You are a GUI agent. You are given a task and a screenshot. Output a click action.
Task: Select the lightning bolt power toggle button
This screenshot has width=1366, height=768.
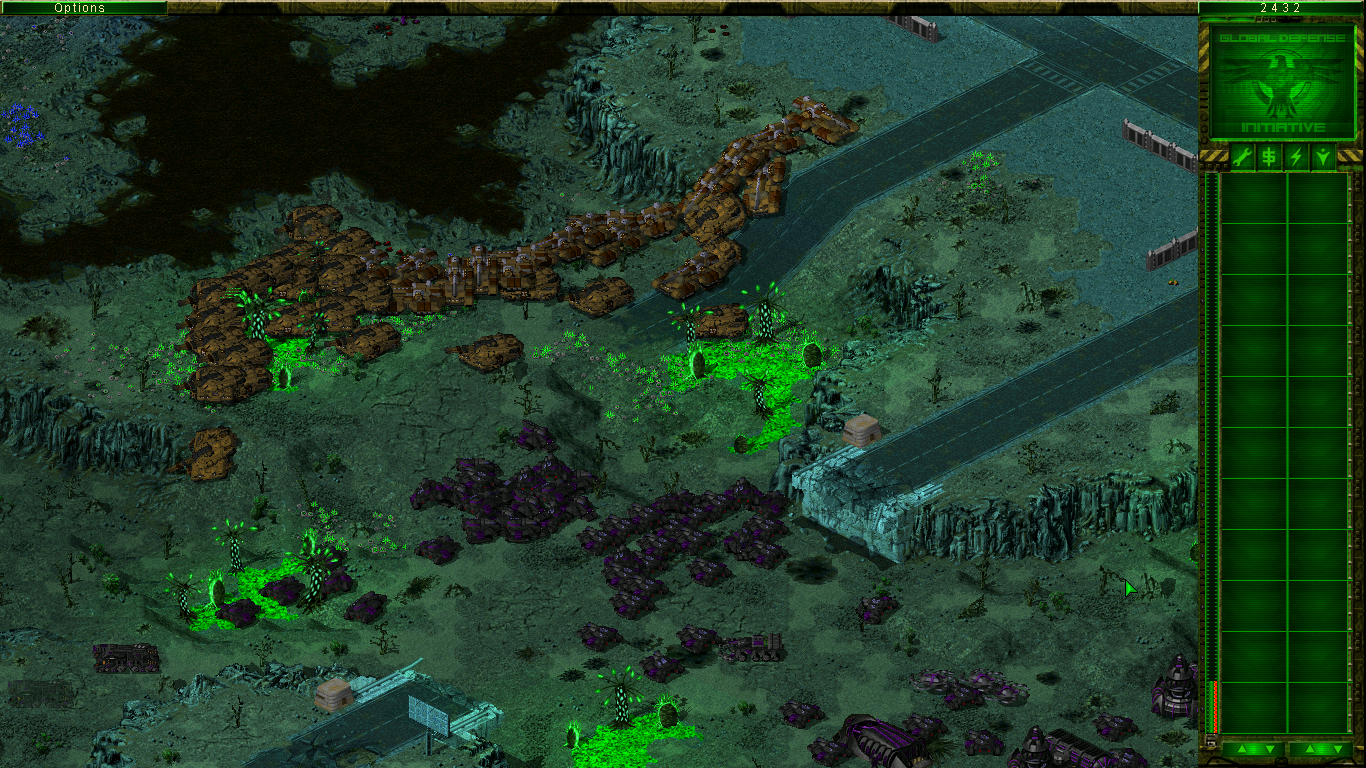(x=1296, y=156)
